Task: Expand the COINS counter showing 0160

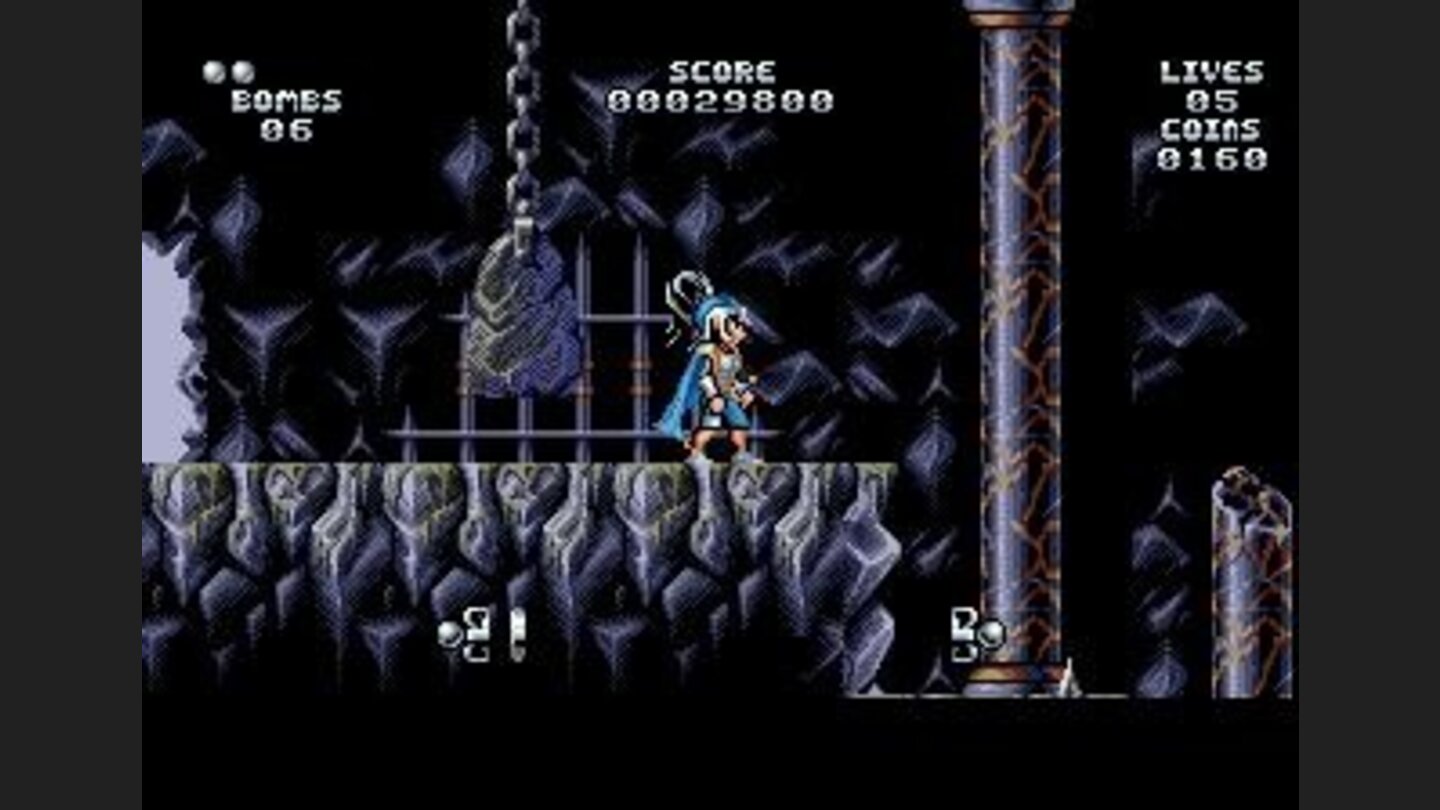Action: tap(1213, 158)
